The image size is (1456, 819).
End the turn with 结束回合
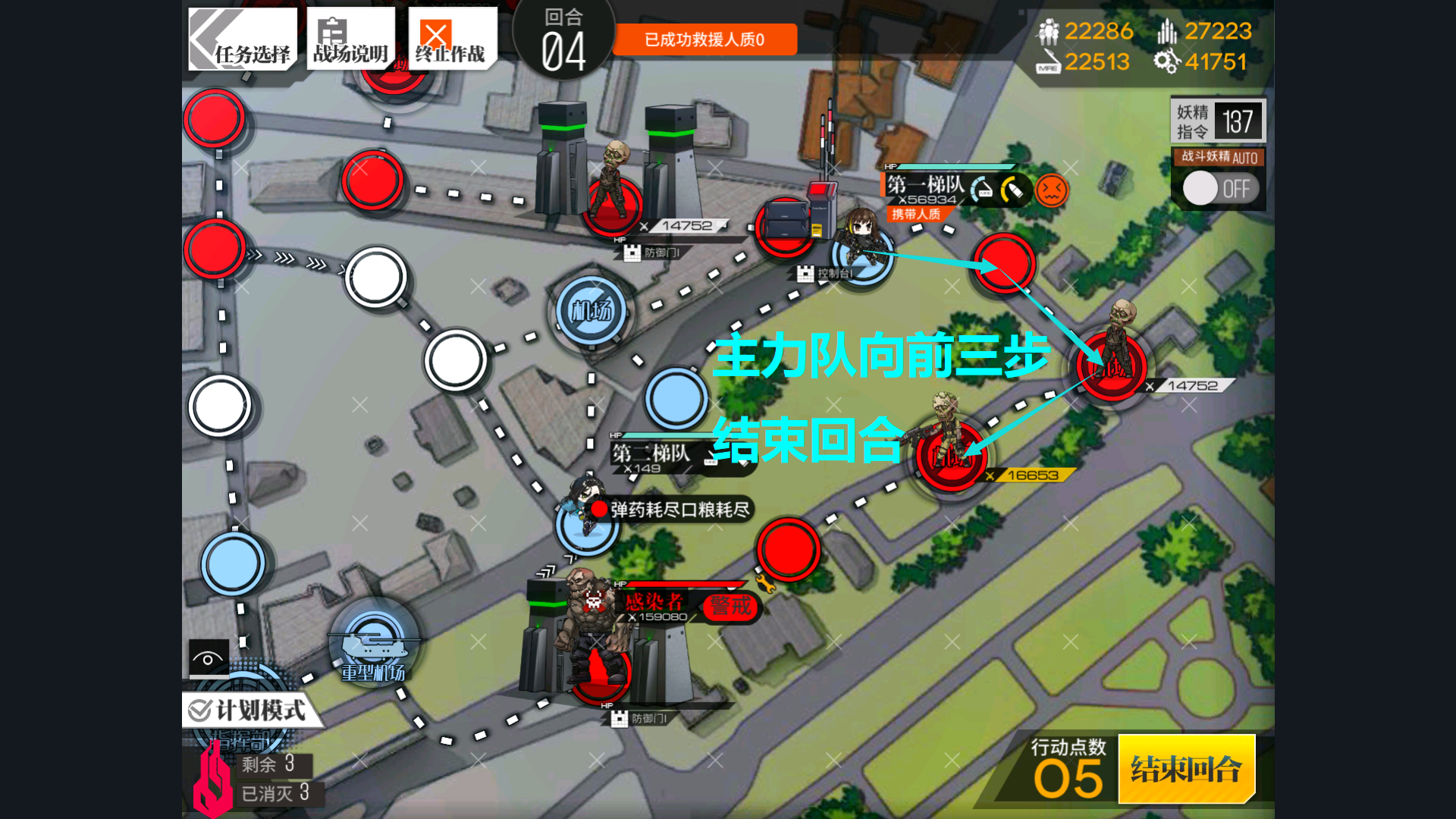pos(1186,769)
